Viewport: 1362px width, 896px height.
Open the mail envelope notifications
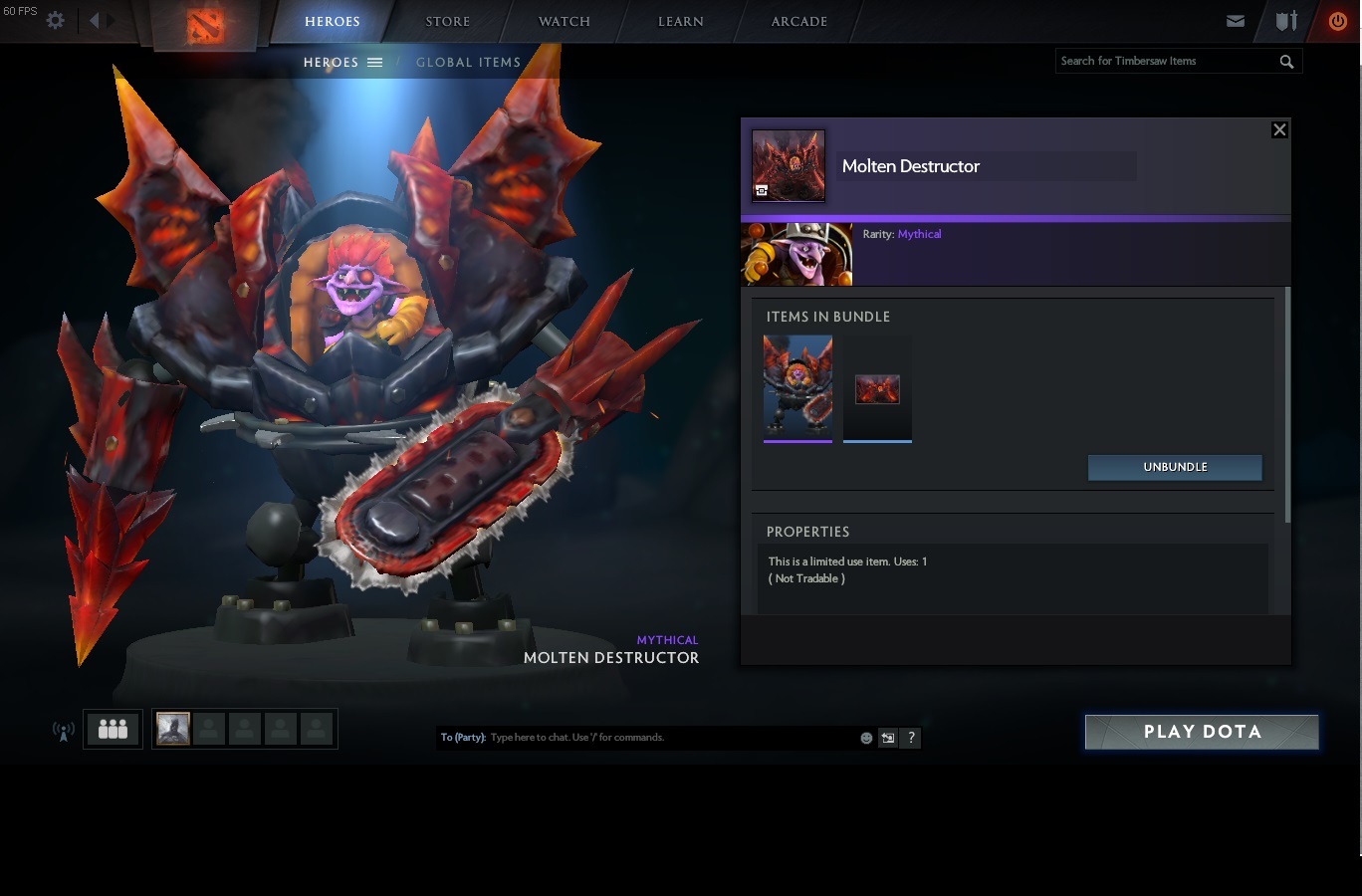click(1236, 21)
